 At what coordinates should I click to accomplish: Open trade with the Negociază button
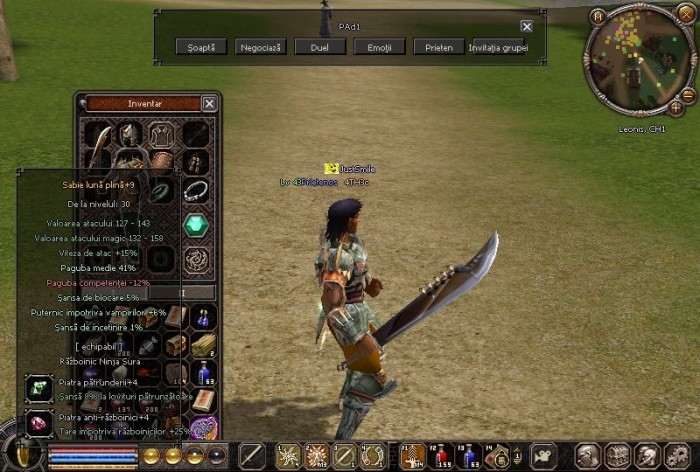click(x=260, y=47)
